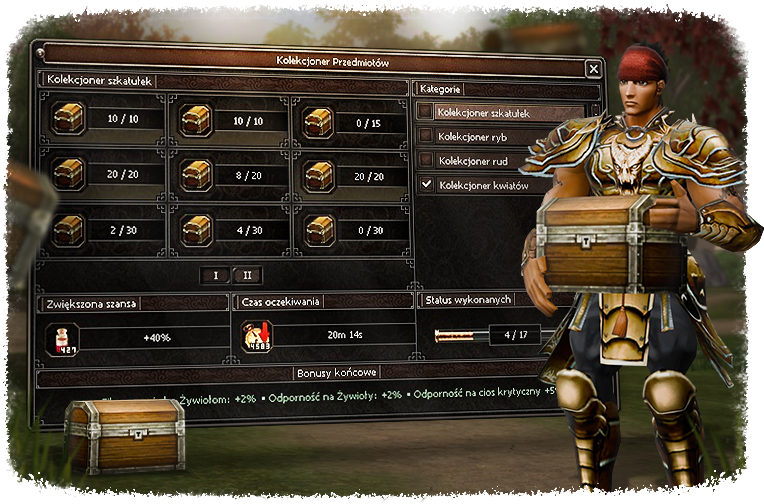Go to page II of the collection
This screenshot has width=764, height=504.
pos(247,275)
